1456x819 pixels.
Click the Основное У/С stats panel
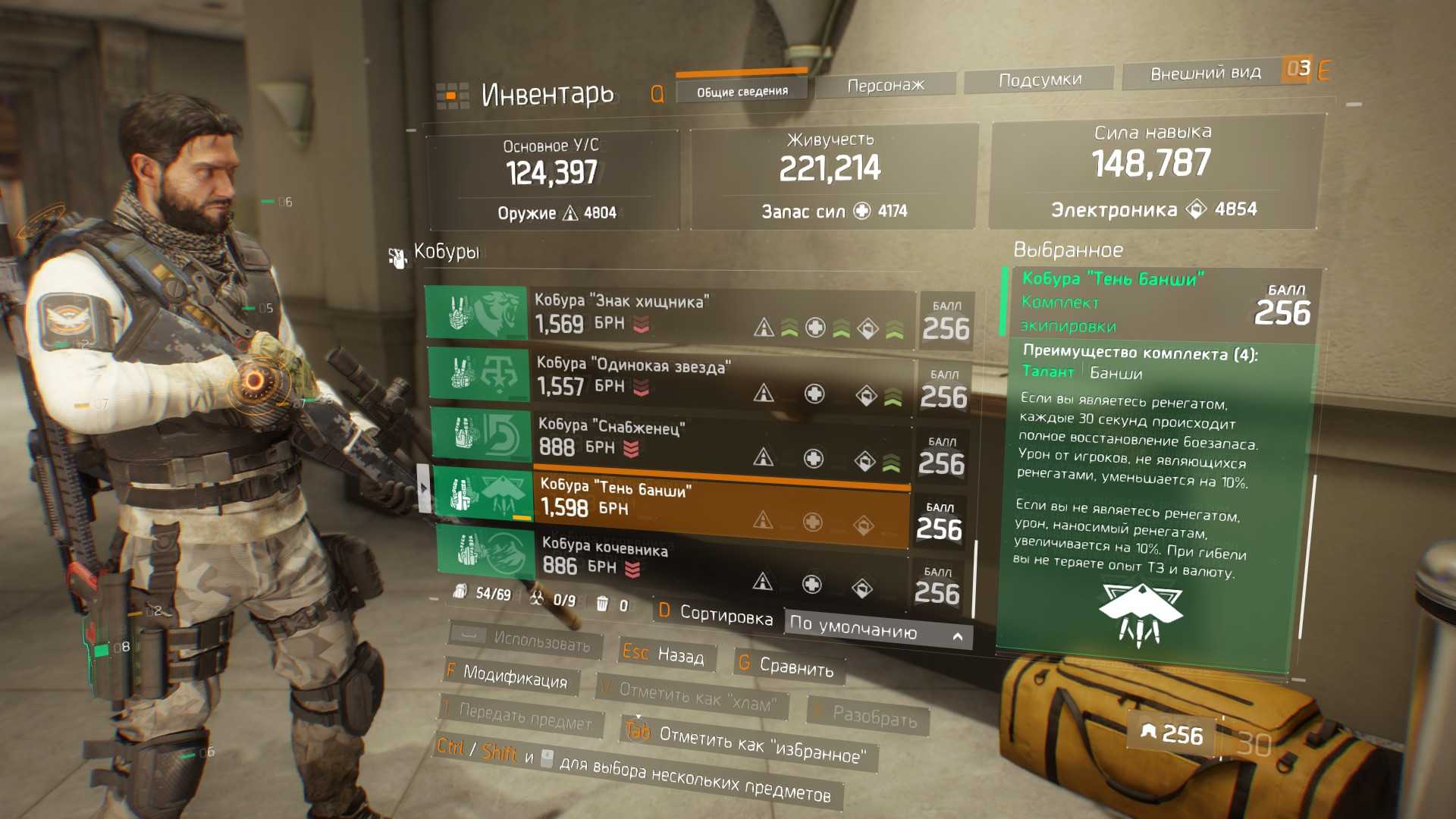coord(552,180)
